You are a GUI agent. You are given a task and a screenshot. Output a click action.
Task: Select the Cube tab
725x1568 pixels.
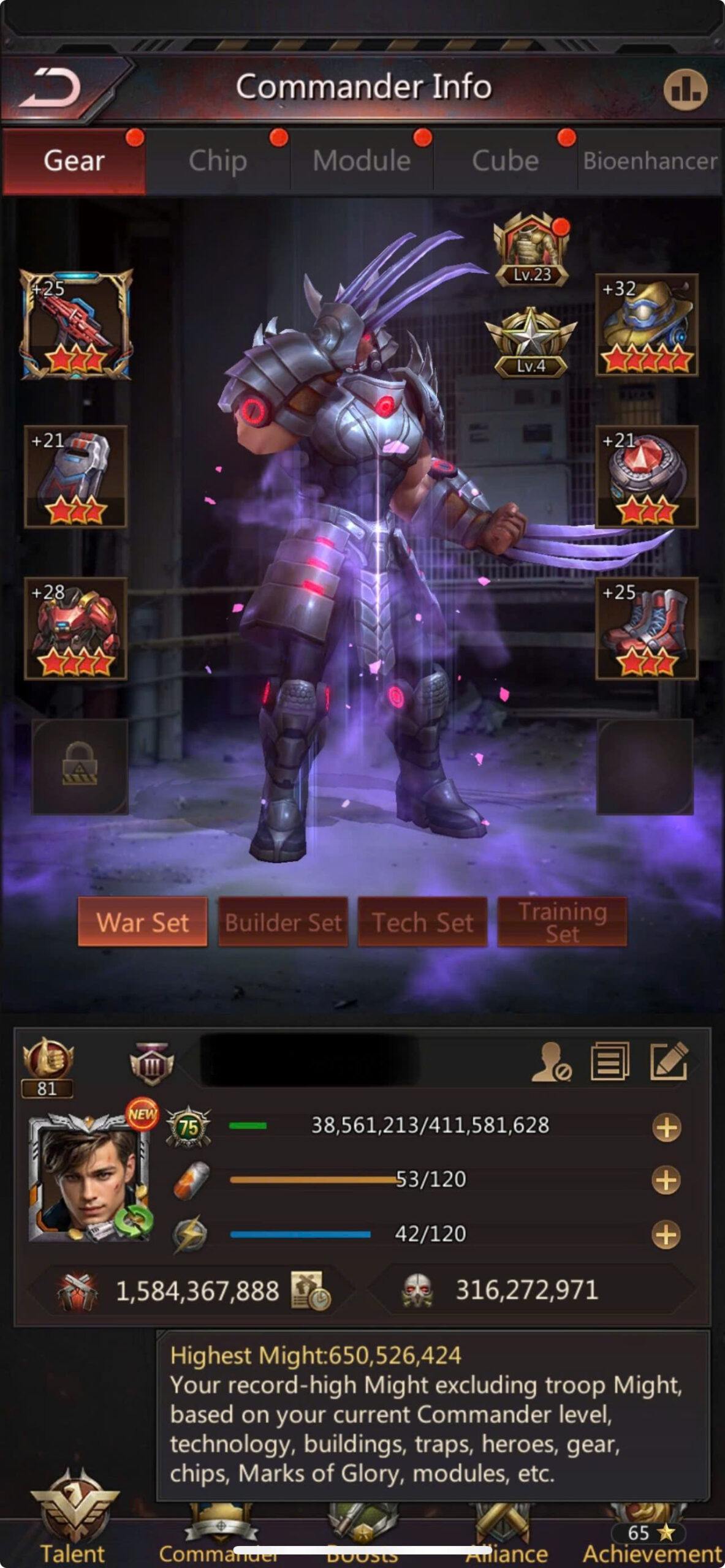click(x=505, y=161)
